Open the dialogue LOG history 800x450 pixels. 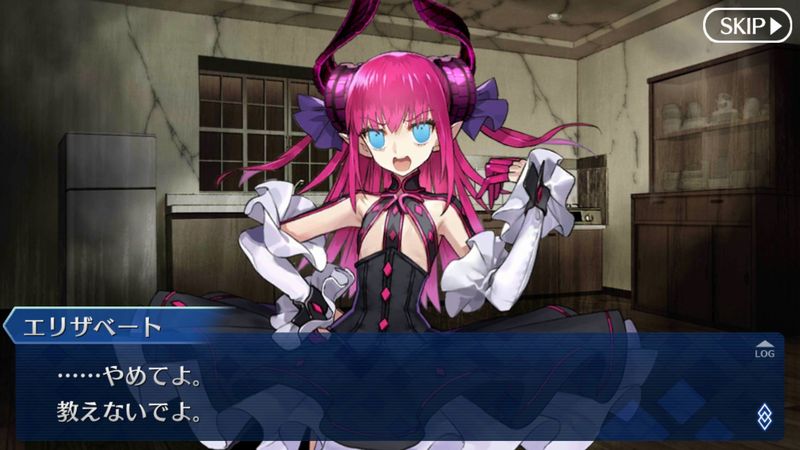coord(764,348)
